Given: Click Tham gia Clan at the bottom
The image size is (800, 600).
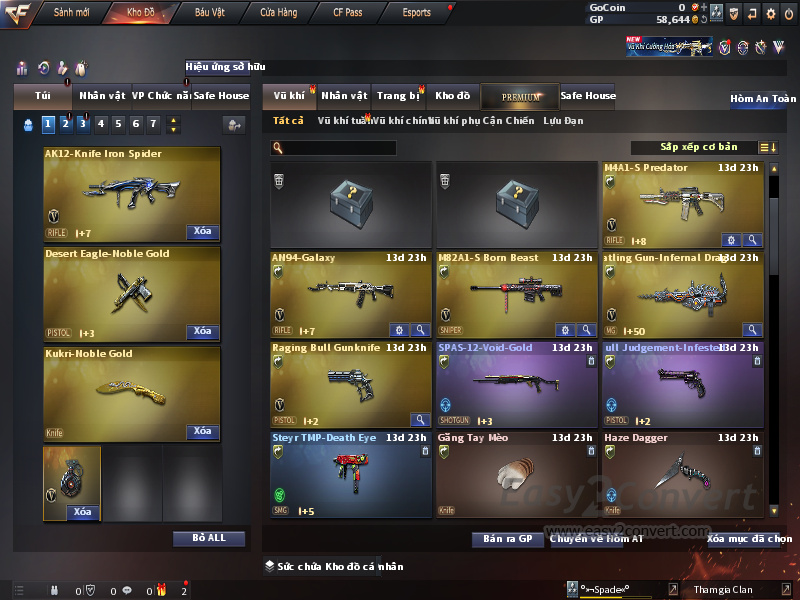Looking at the screenshot, I should (724, 589).
